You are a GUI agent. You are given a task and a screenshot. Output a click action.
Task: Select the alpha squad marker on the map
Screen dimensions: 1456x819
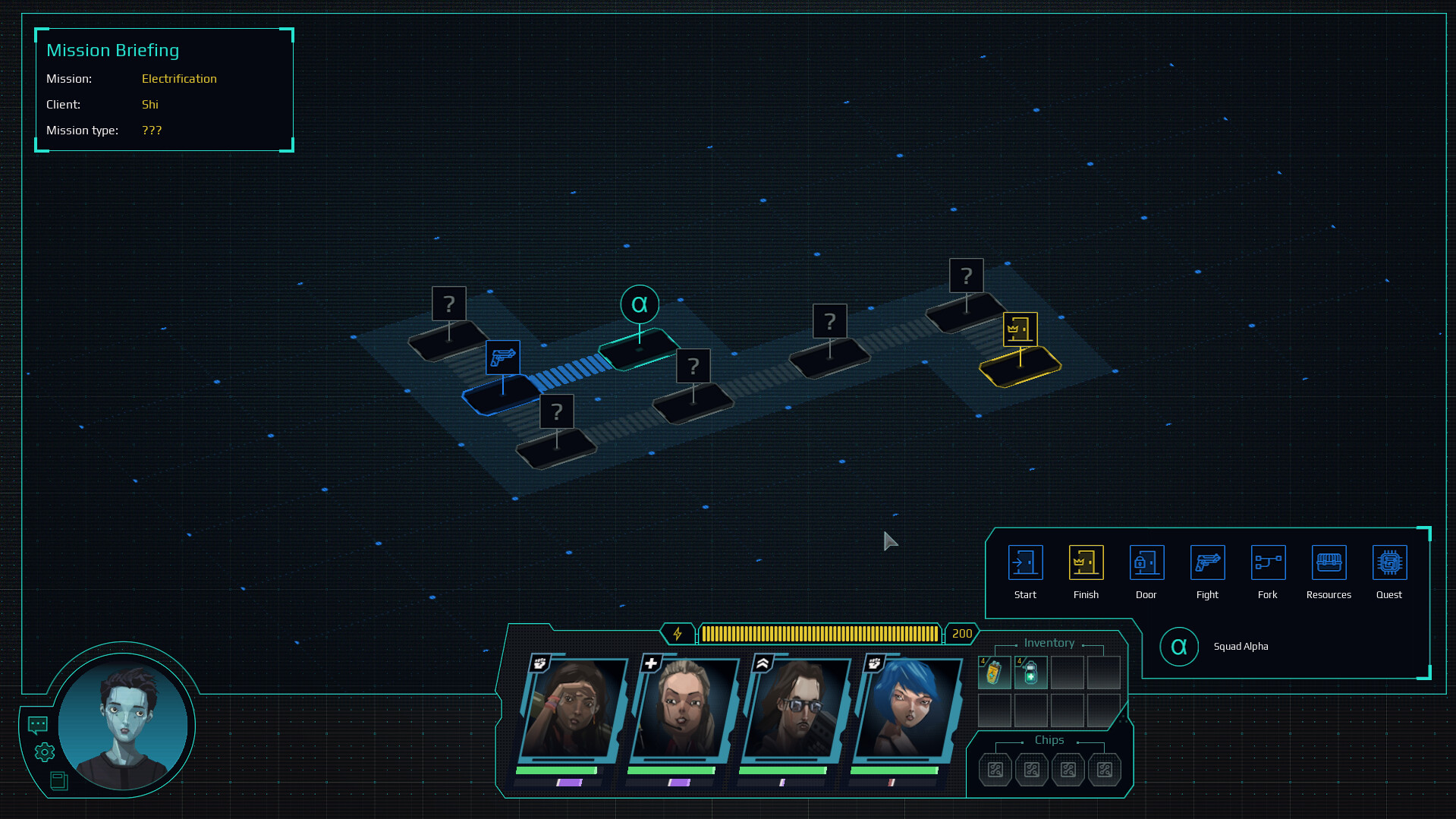(640, 304)
